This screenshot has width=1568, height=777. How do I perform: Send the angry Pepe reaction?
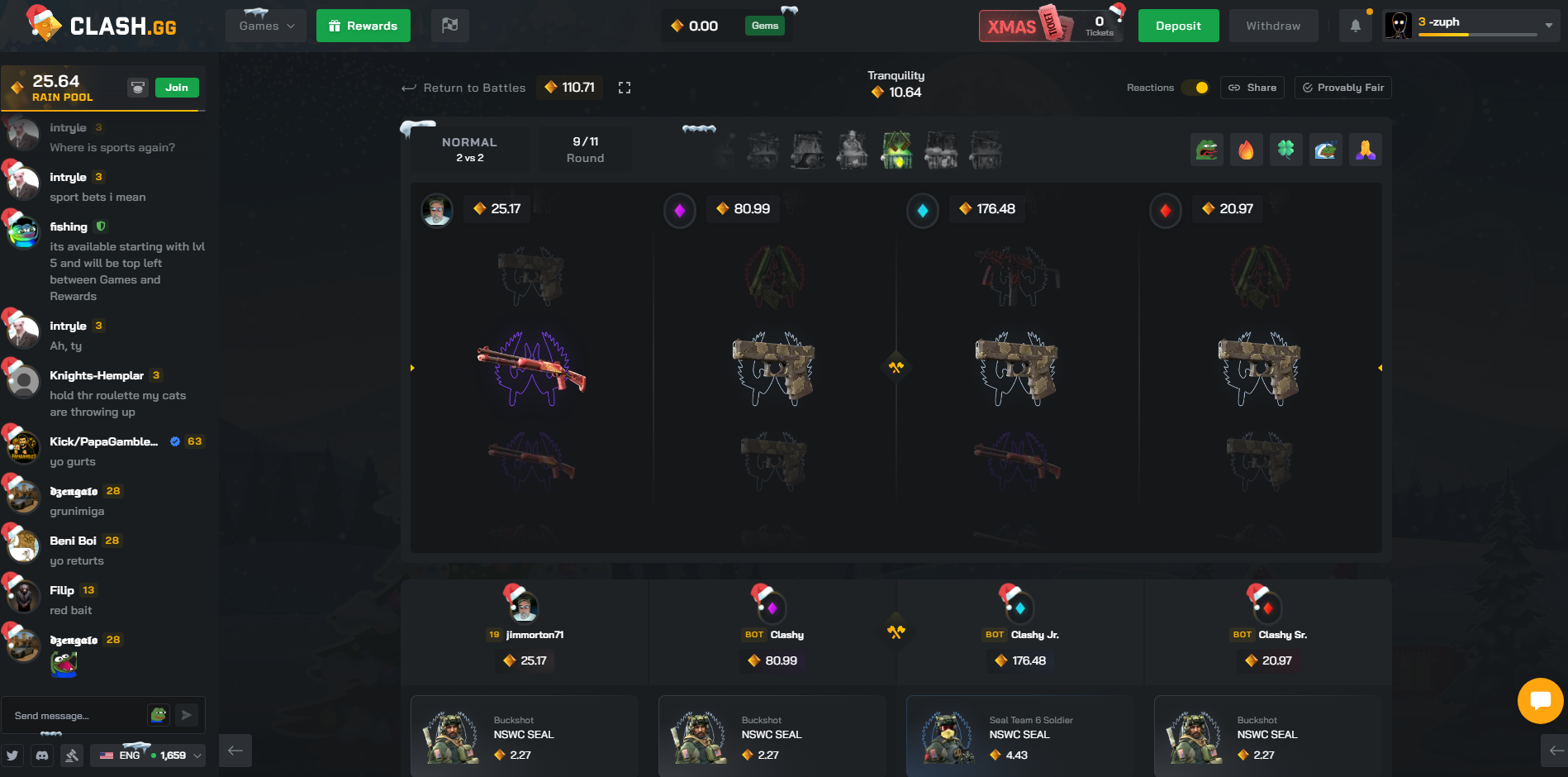click(x=1207, y=150)
